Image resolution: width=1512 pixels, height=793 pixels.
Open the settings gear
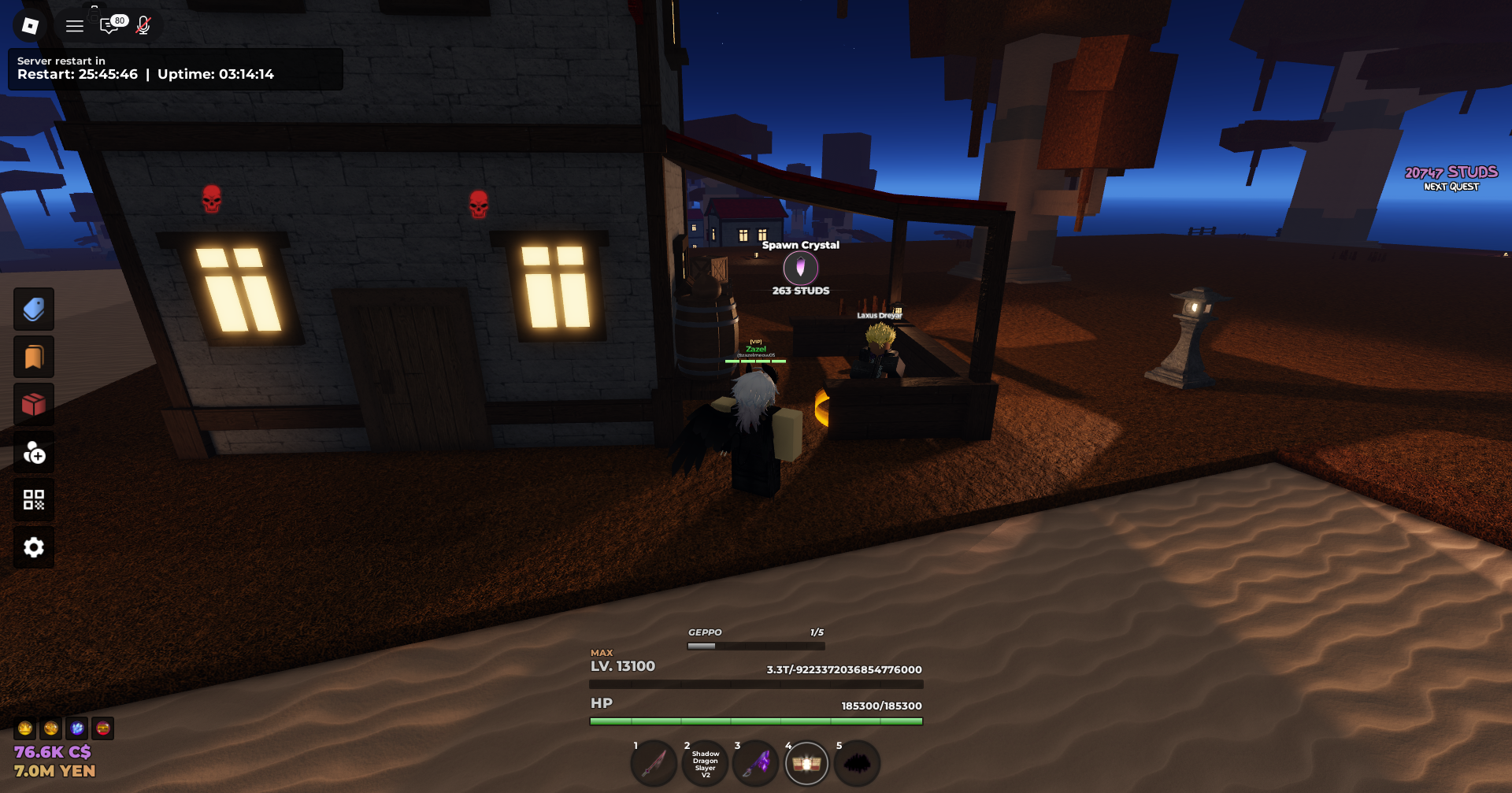33,547
